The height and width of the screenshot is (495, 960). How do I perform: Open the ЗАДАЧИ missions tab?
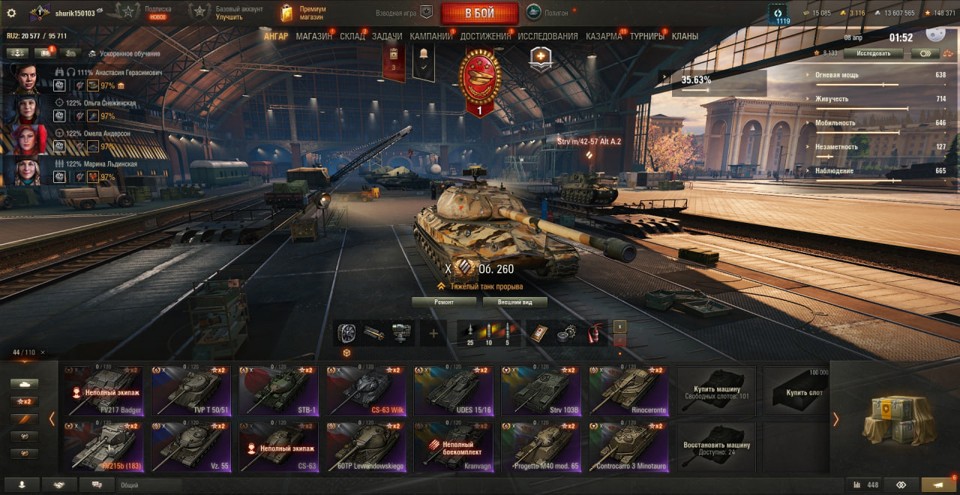pos(387,36)
